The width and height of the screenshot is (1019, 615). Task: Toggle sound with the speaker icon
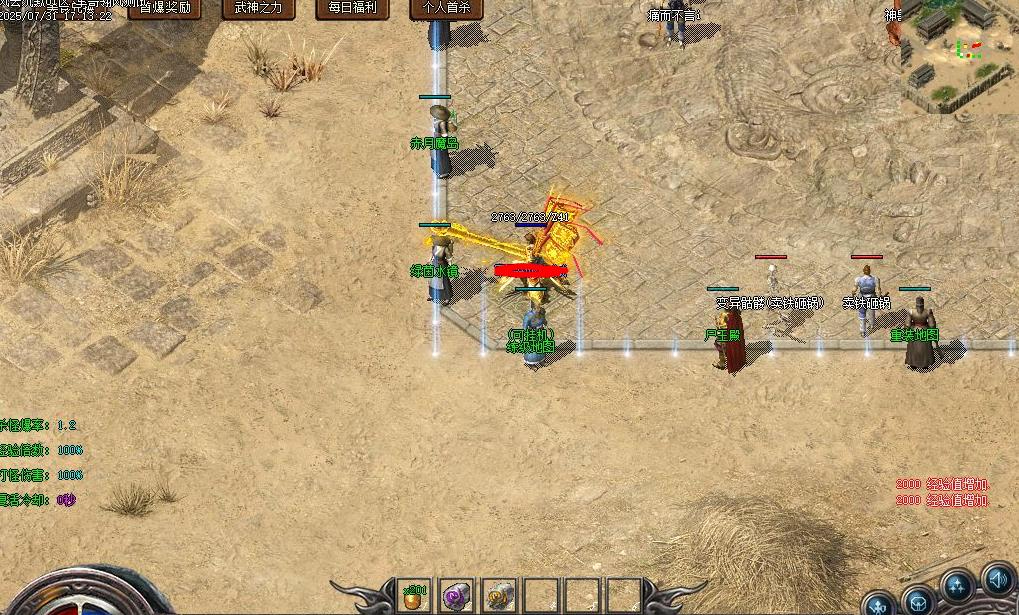tap(998, 579)
